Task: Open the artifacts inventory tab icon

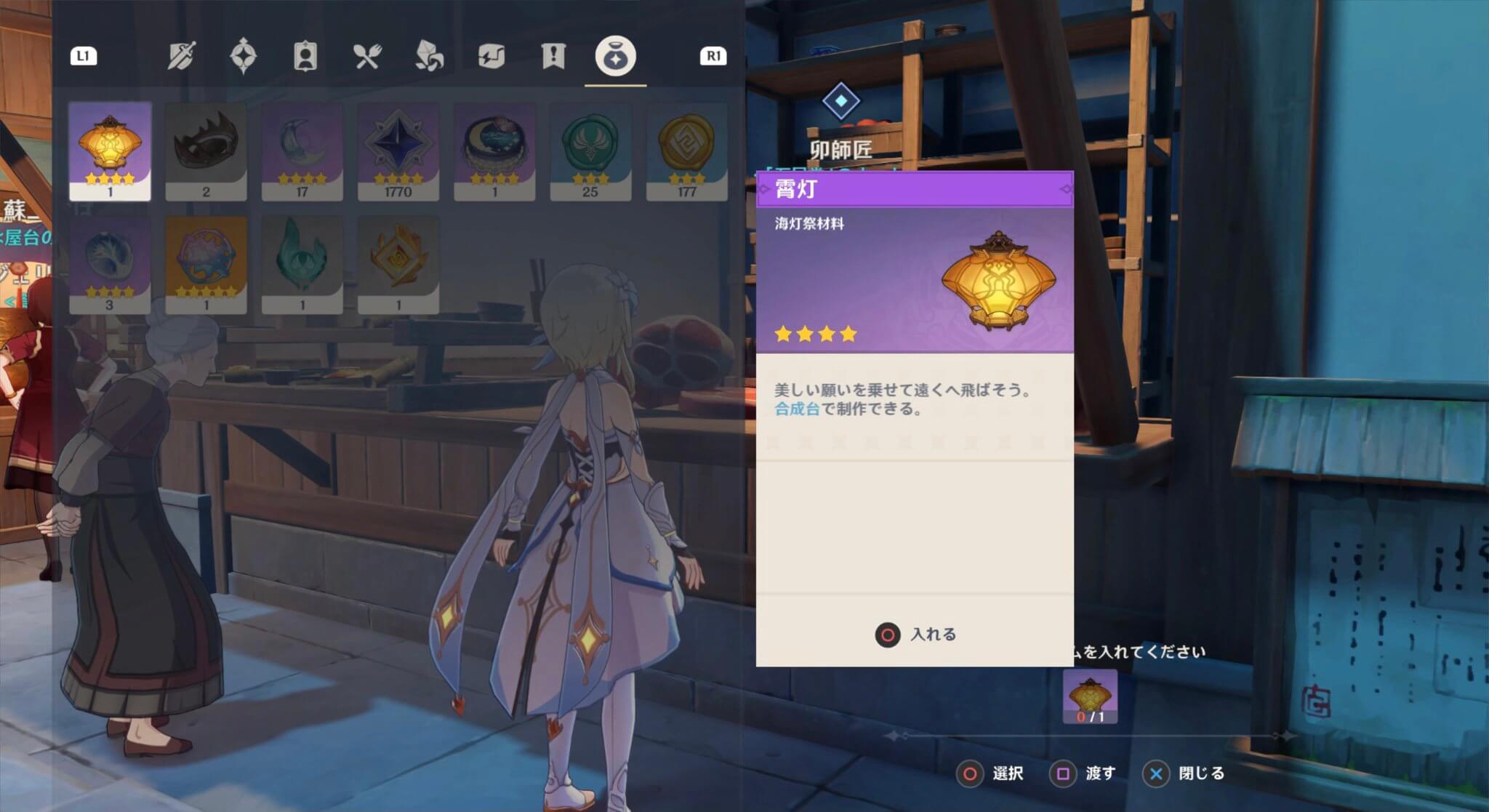Action: point(242,55)
